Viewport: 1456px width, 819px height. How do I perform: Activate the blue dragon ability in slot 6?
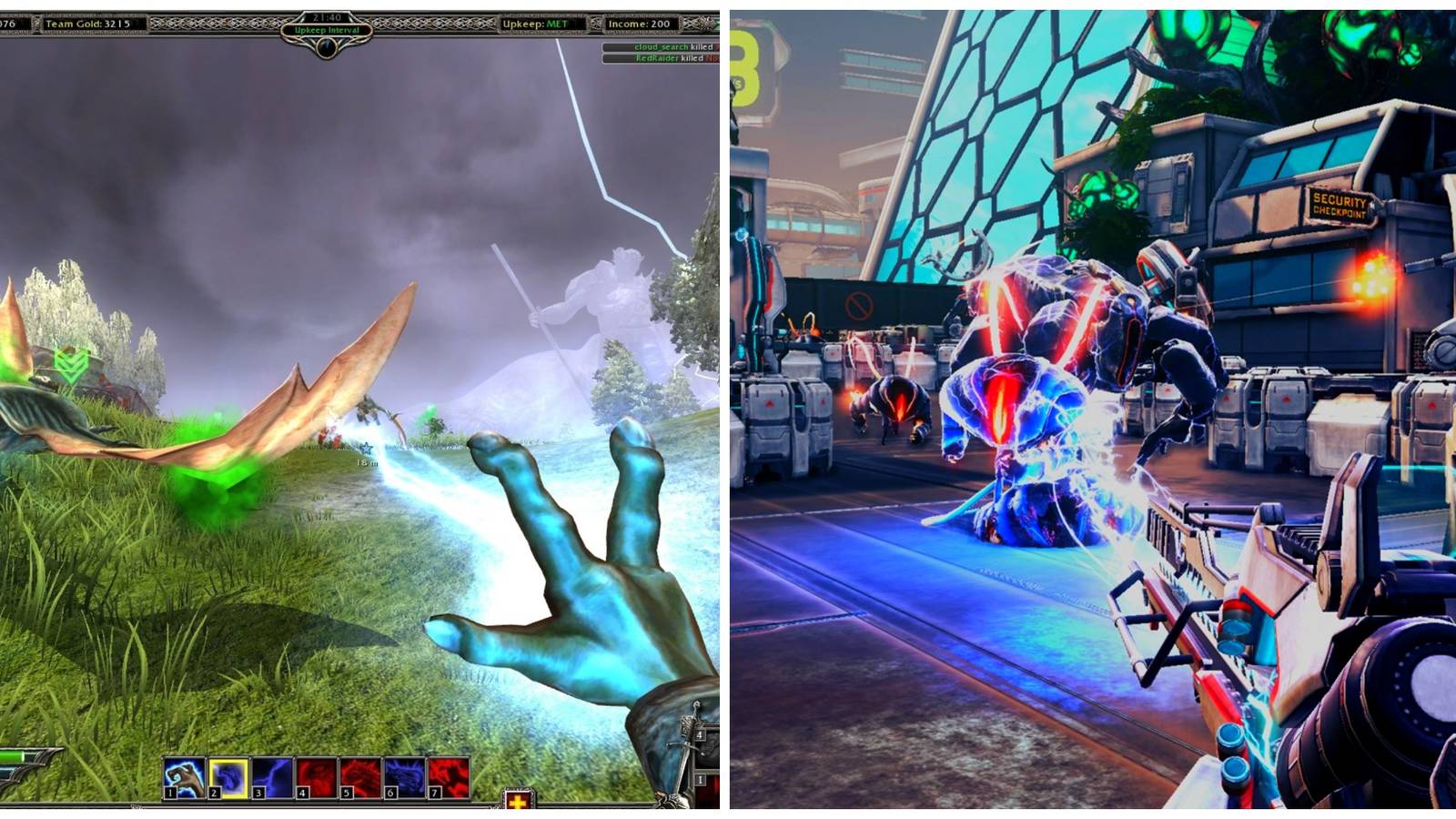pos(402,777)
